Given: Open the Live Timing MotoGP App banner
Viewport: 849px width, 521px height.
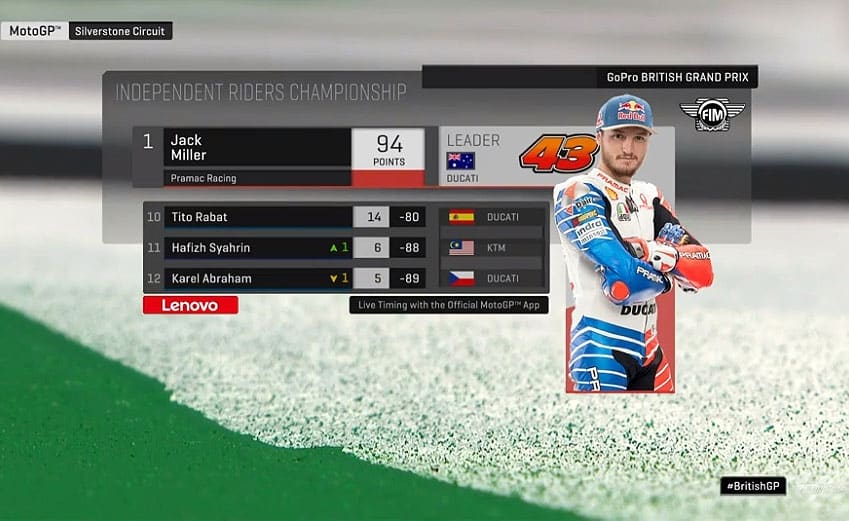Looking at the screenshot, I should pyautogui.click(x=449, y=305).
